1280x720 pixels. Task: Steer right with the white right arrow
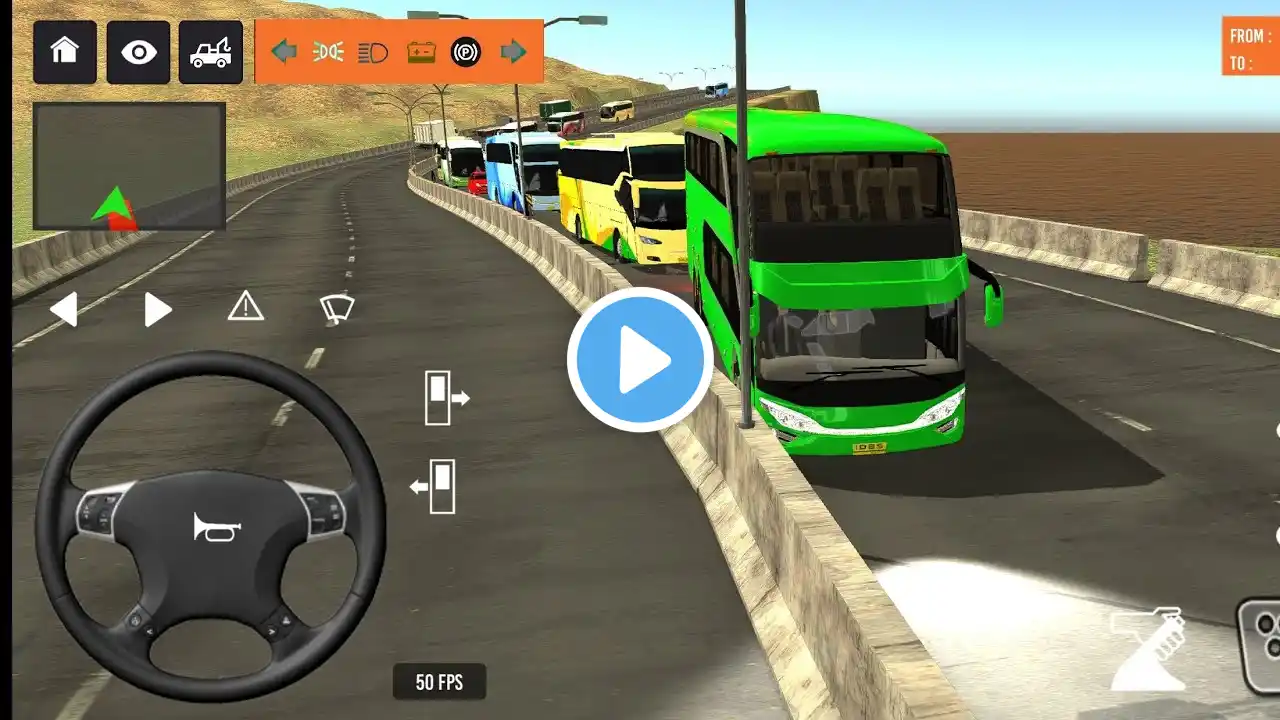click(157, 309)
